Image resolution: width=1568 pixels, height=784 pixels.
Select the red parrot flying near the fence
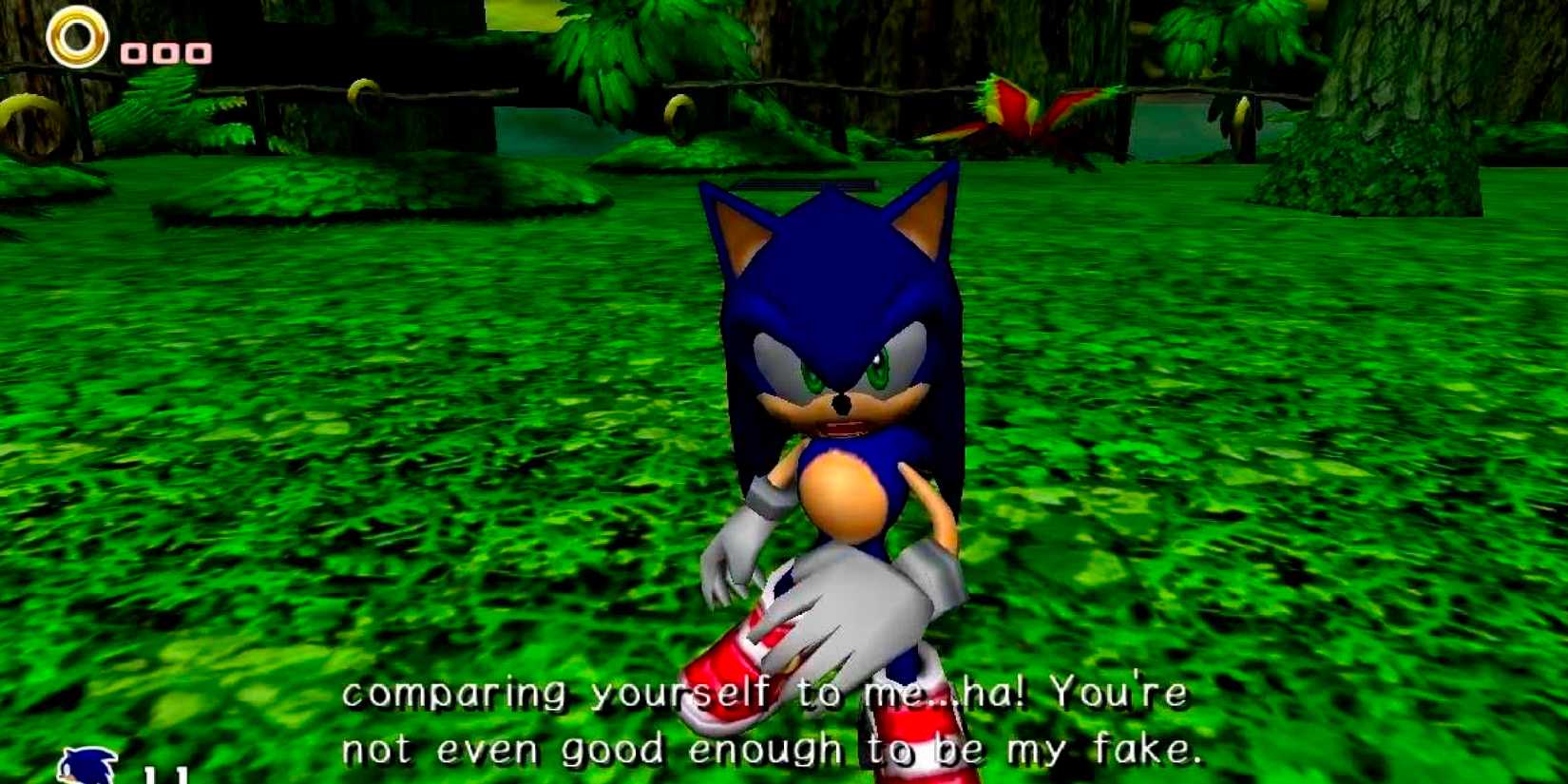pyautogui.click(x=1012, y=114)
